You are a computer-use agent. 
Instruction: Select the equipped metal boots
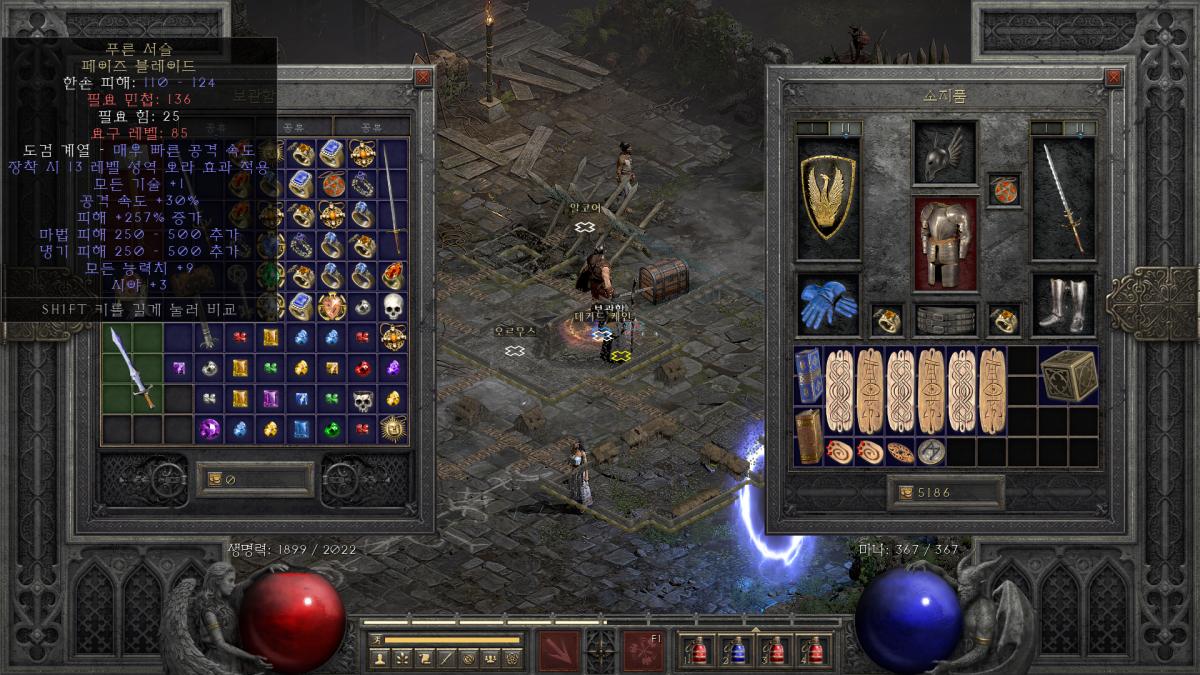point(1062,306)
